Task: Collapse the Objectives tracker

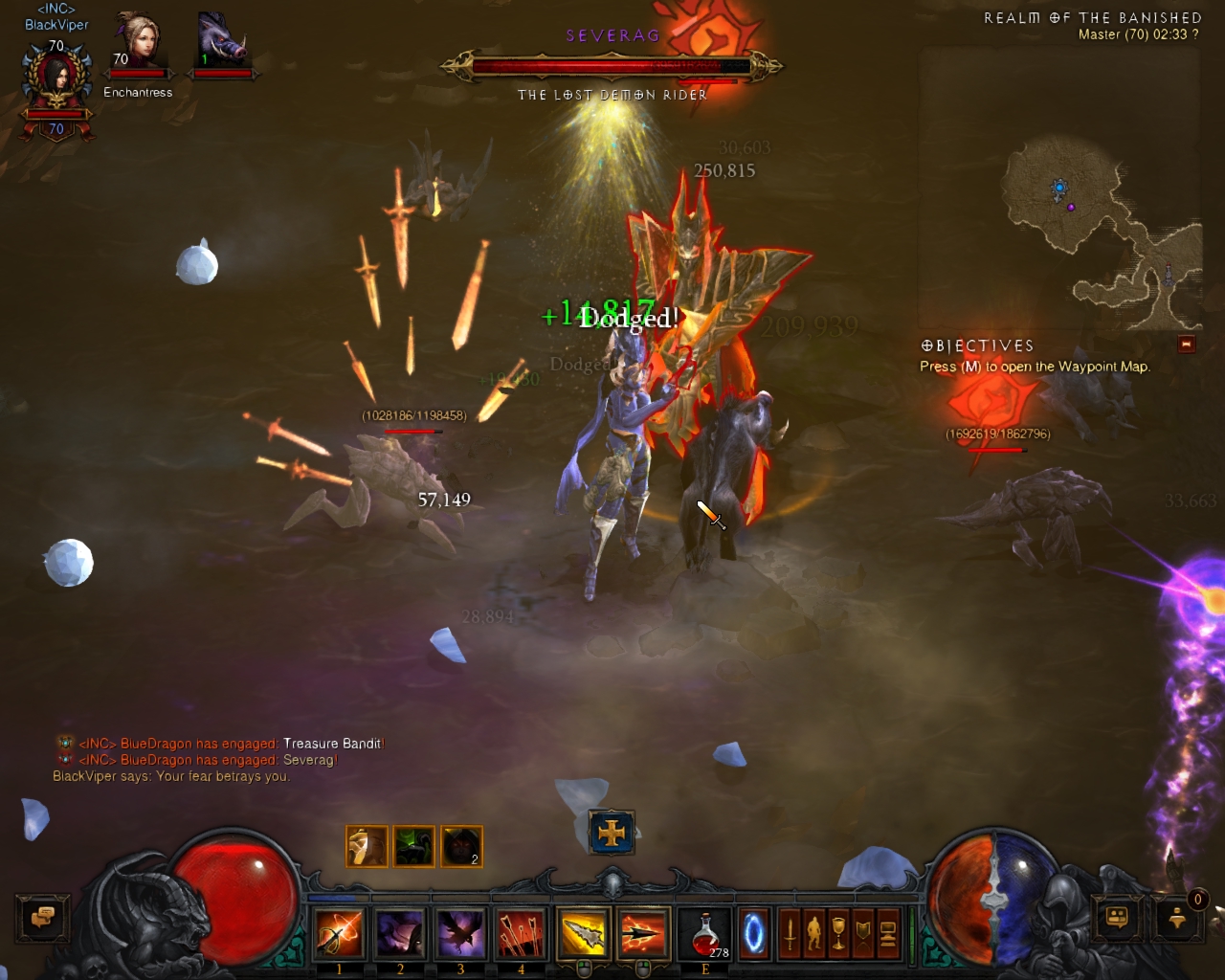Action: 1187,345
